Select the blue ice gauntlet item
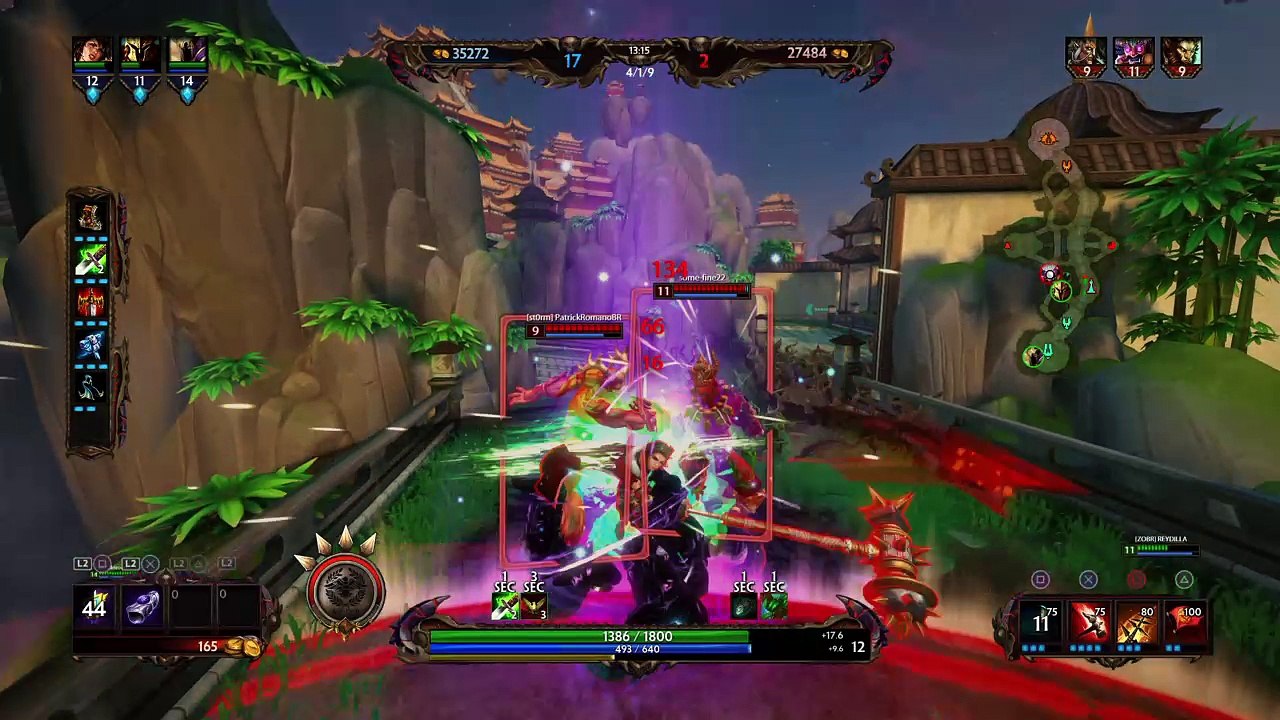This screenshot has width=1280, height=720. pyautogui.click(x=91, y=345)
